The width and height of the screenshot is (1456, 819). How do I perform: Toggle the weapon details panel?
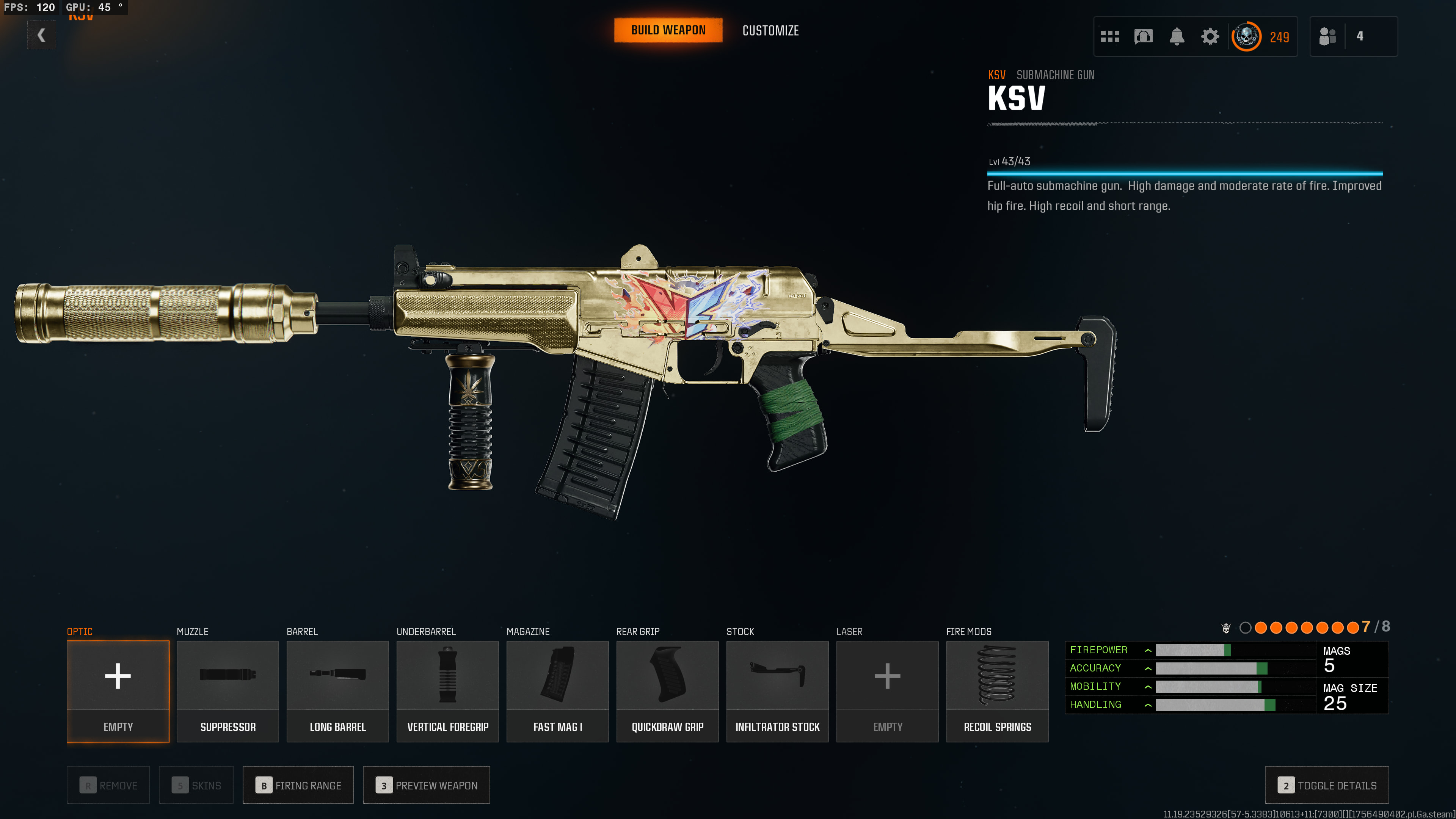tap(1327, 784)
